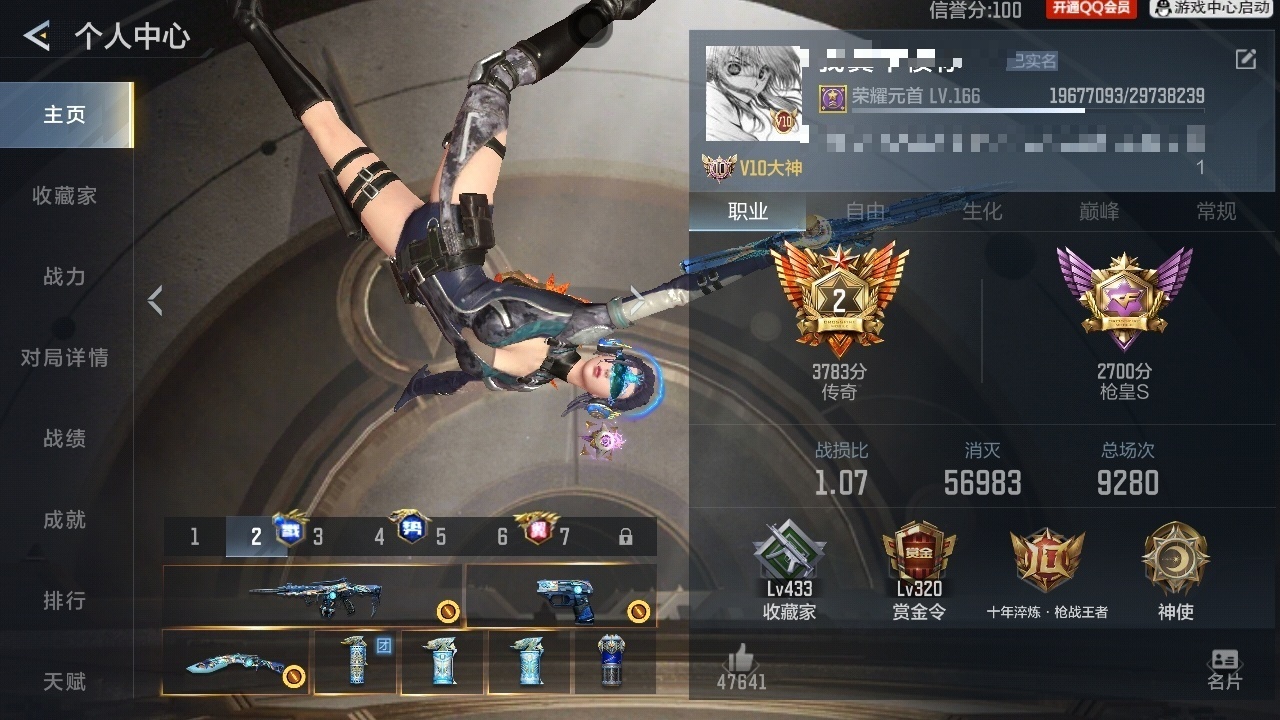Screen dimensions: 1280x720
Task: Choose the 常规 stats tab
Action: (1216, 211)
